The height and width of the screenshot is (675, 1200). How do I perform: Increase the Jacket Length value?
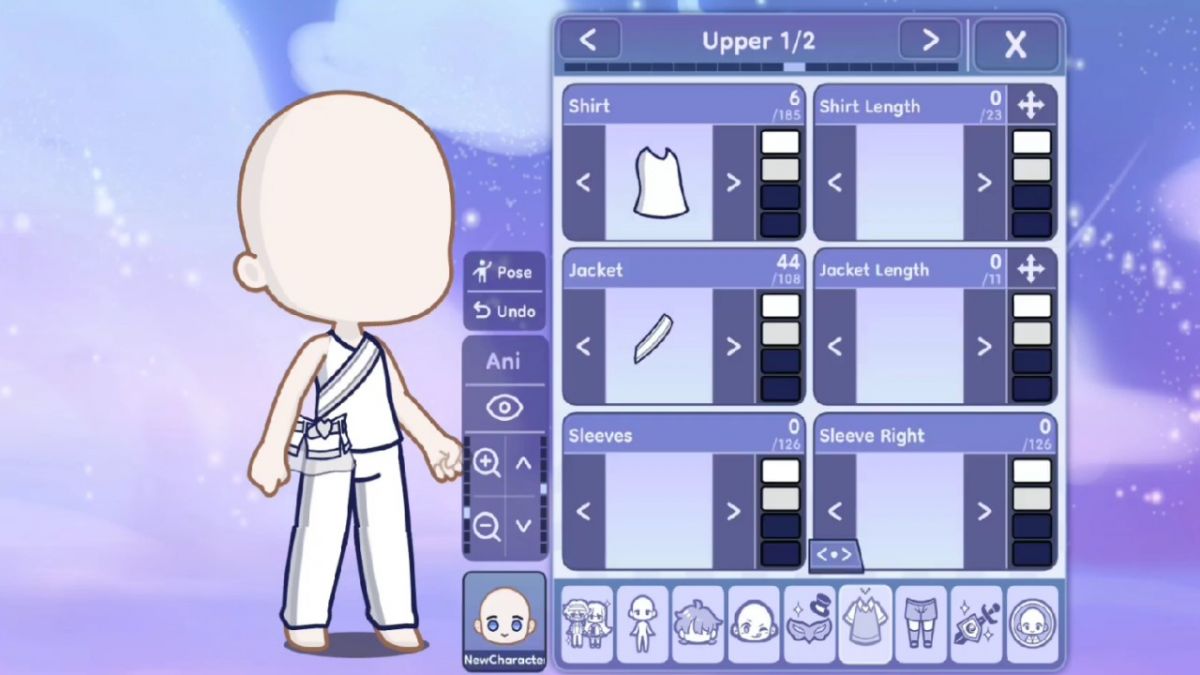click(984, 346)
